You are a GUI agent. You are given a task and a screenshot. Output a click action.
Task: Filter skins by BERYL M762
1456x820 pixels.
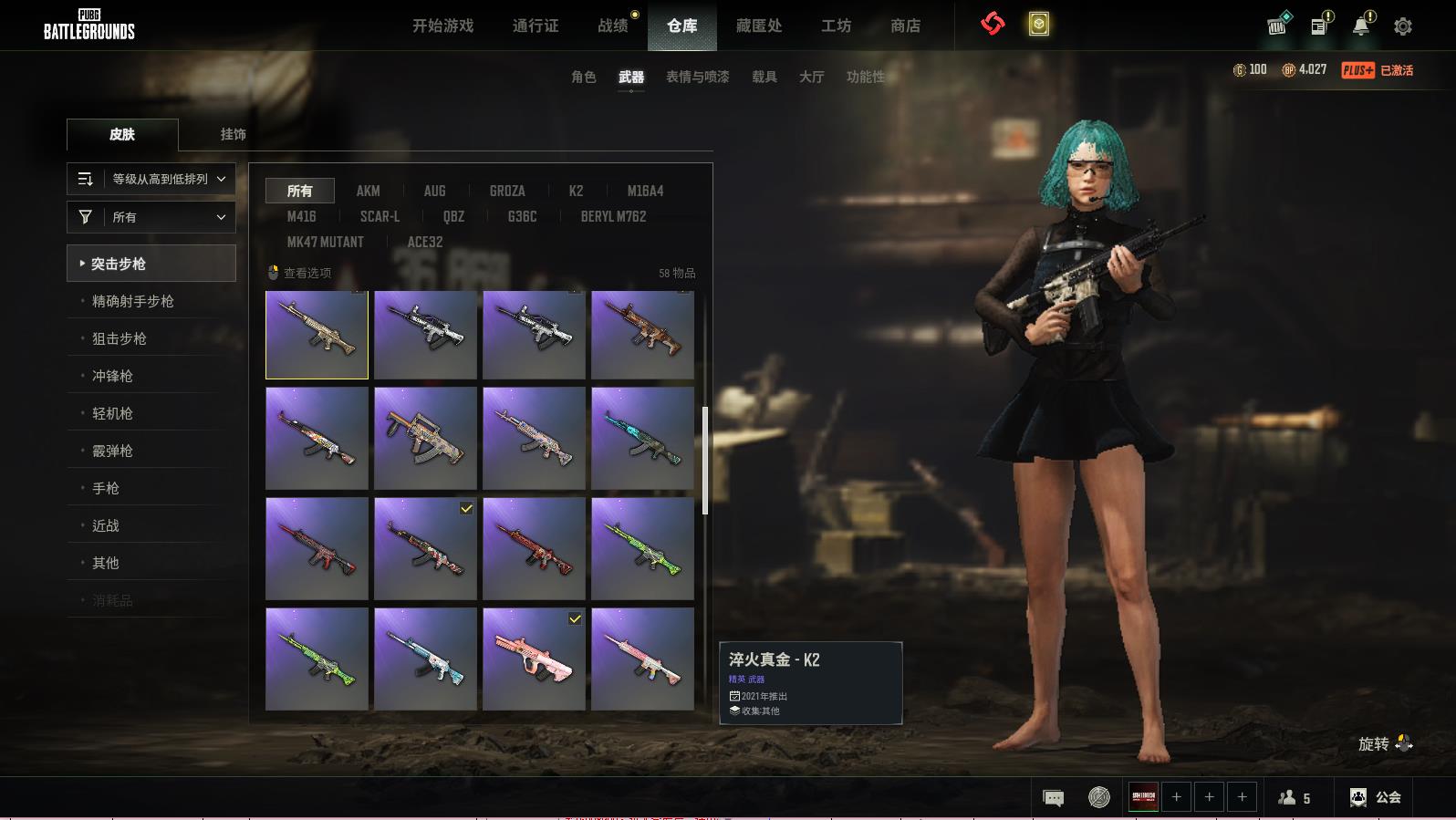coord(613,216)
